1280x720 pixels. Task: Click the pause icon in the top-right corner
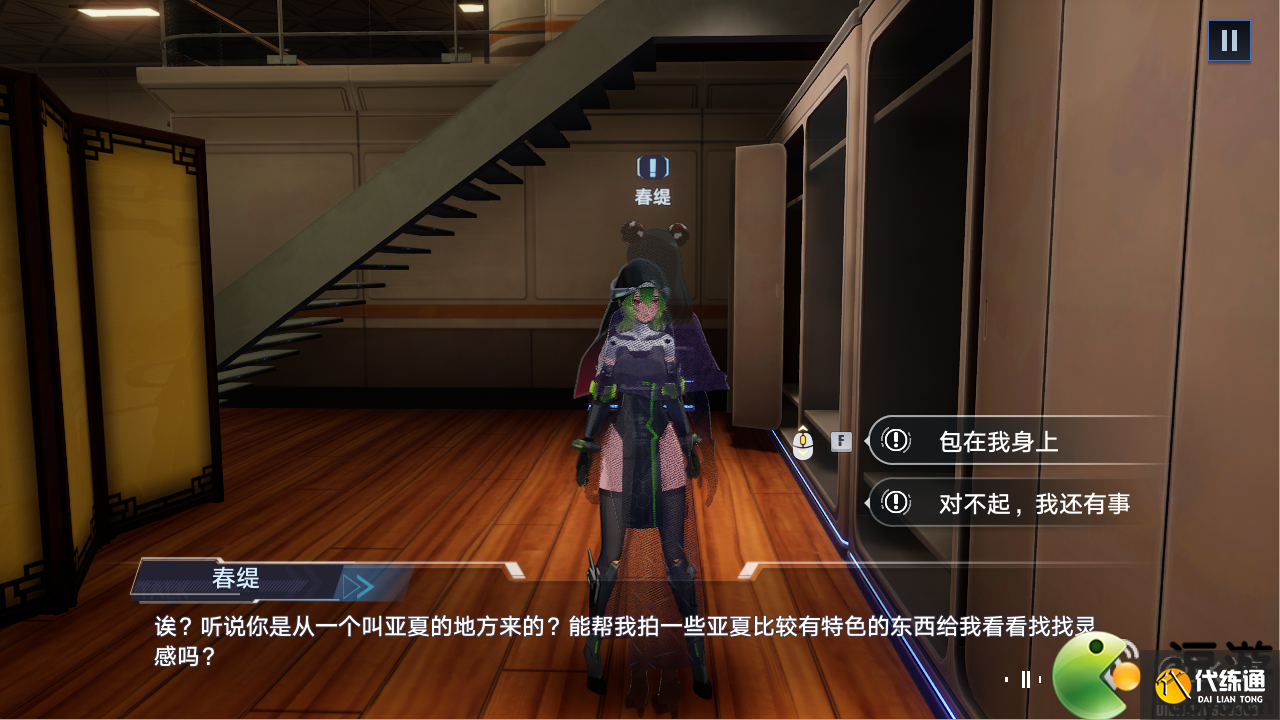[x=1228, y=40]
